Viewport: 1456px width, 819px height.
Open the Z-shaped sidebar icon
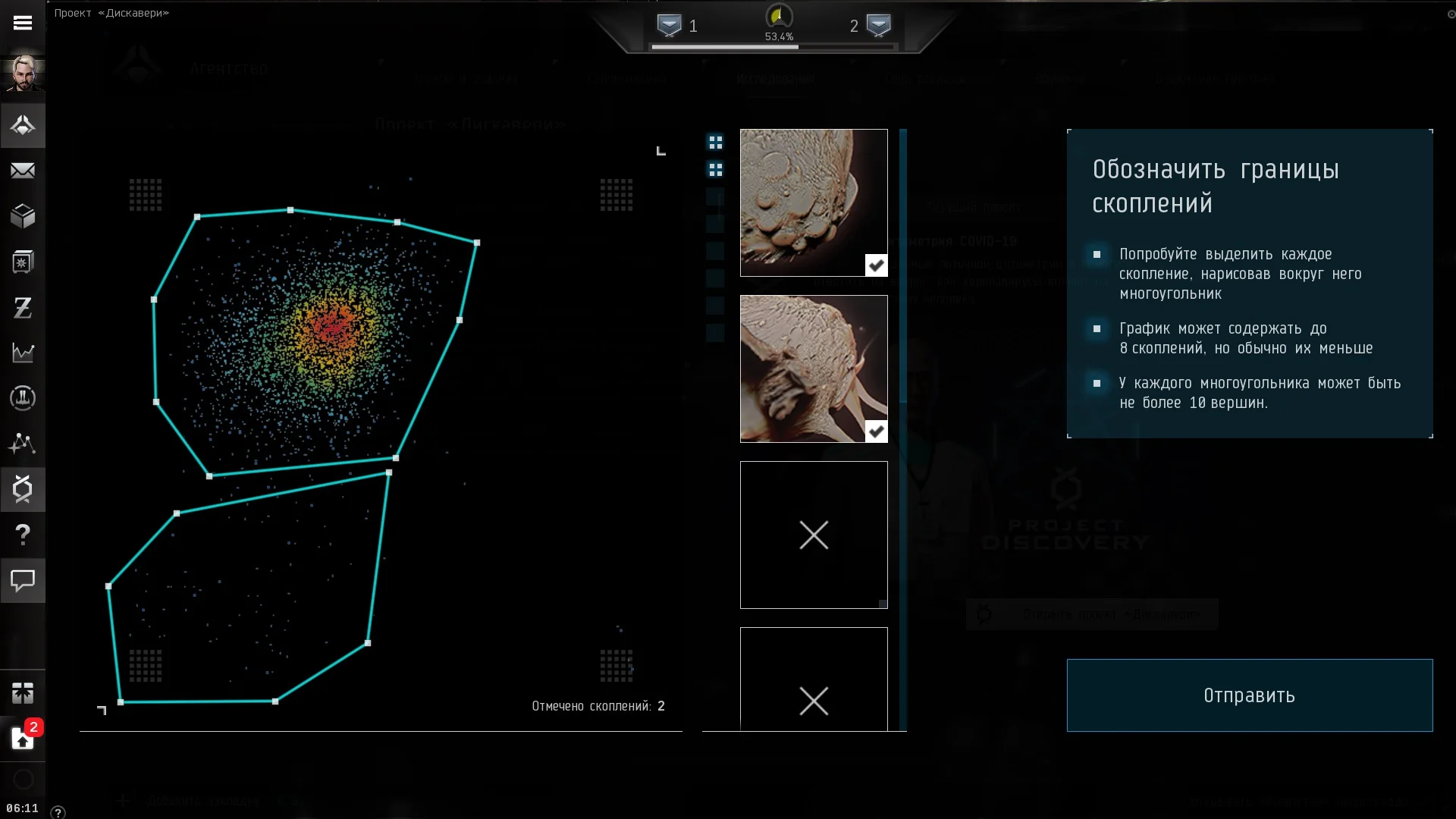pyautogui.click(x=23, y=307)
